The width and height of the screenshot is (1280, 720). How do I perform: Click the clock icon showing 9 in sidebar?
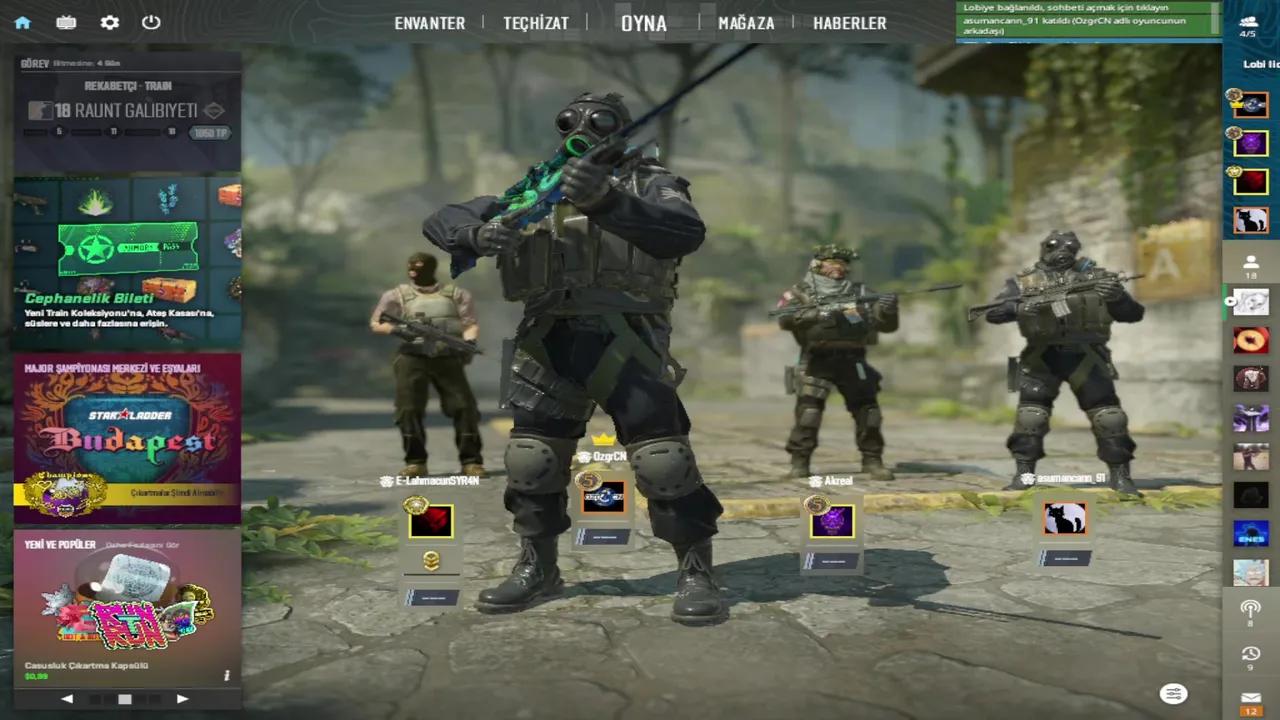tap(1250, 652)
